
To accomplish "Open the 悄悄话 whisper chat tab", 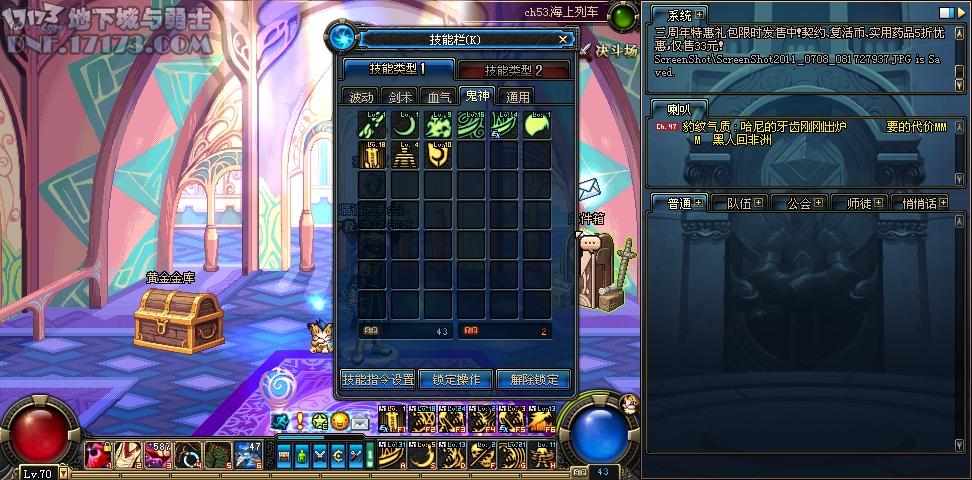I will coord(925,203).
